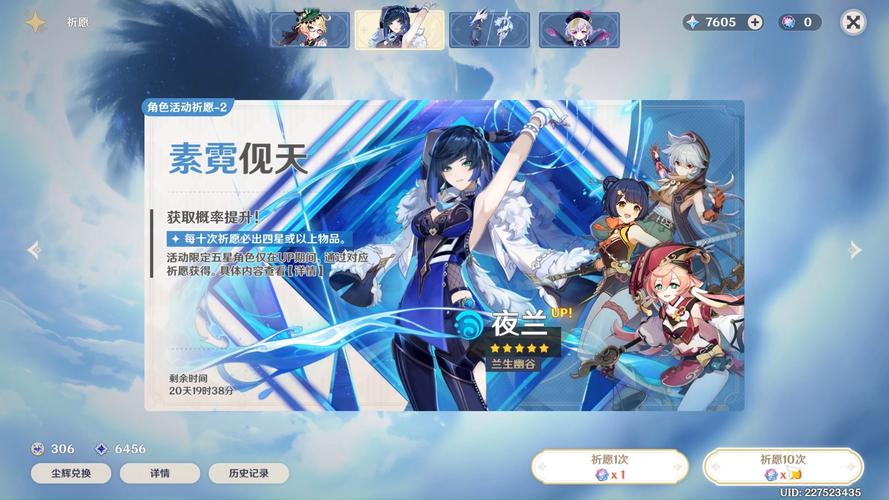Viewport: 889px width, 500px height.
Task: Close the wish screen
Action: click(853, 22)
